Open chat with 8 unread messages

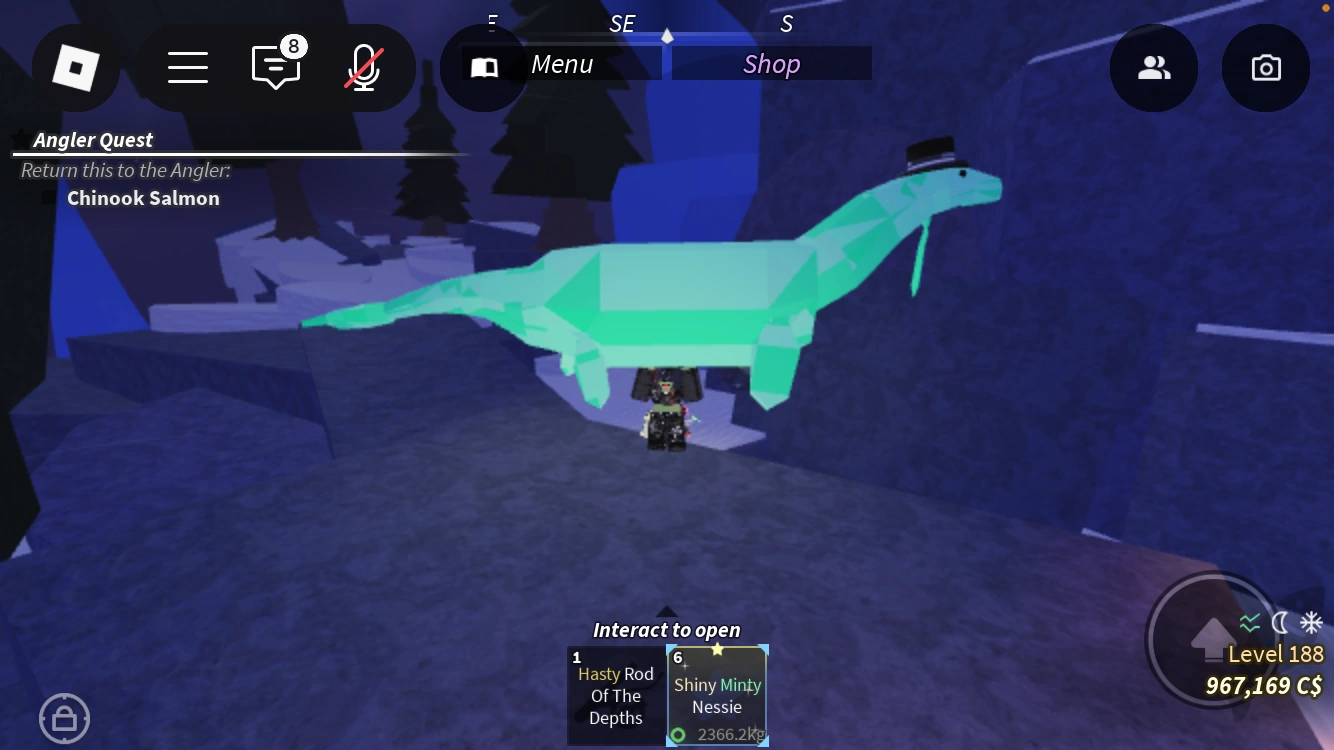(275, 67)
